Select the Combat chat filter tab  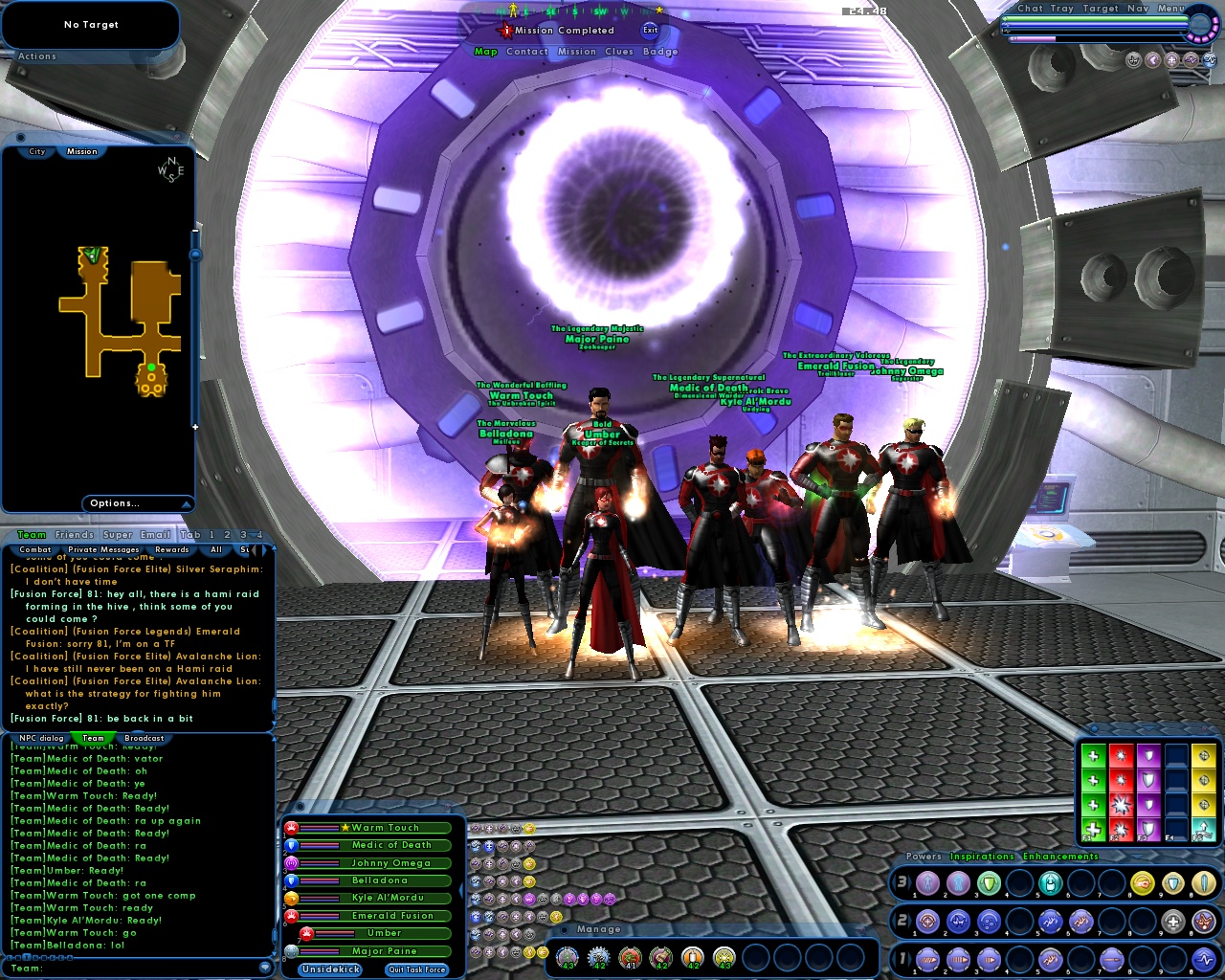(x=34, y=549)
